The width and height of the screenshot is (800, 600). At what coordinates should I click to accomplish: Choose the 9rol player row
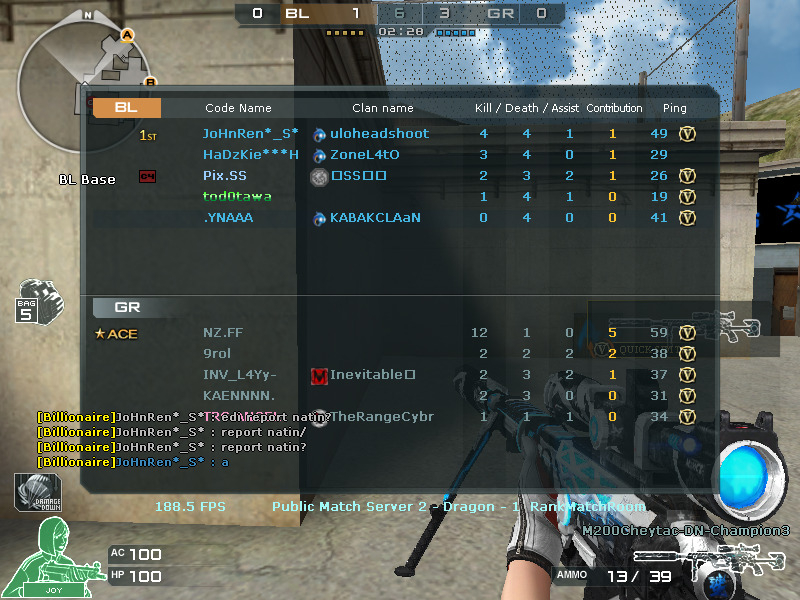217,354
